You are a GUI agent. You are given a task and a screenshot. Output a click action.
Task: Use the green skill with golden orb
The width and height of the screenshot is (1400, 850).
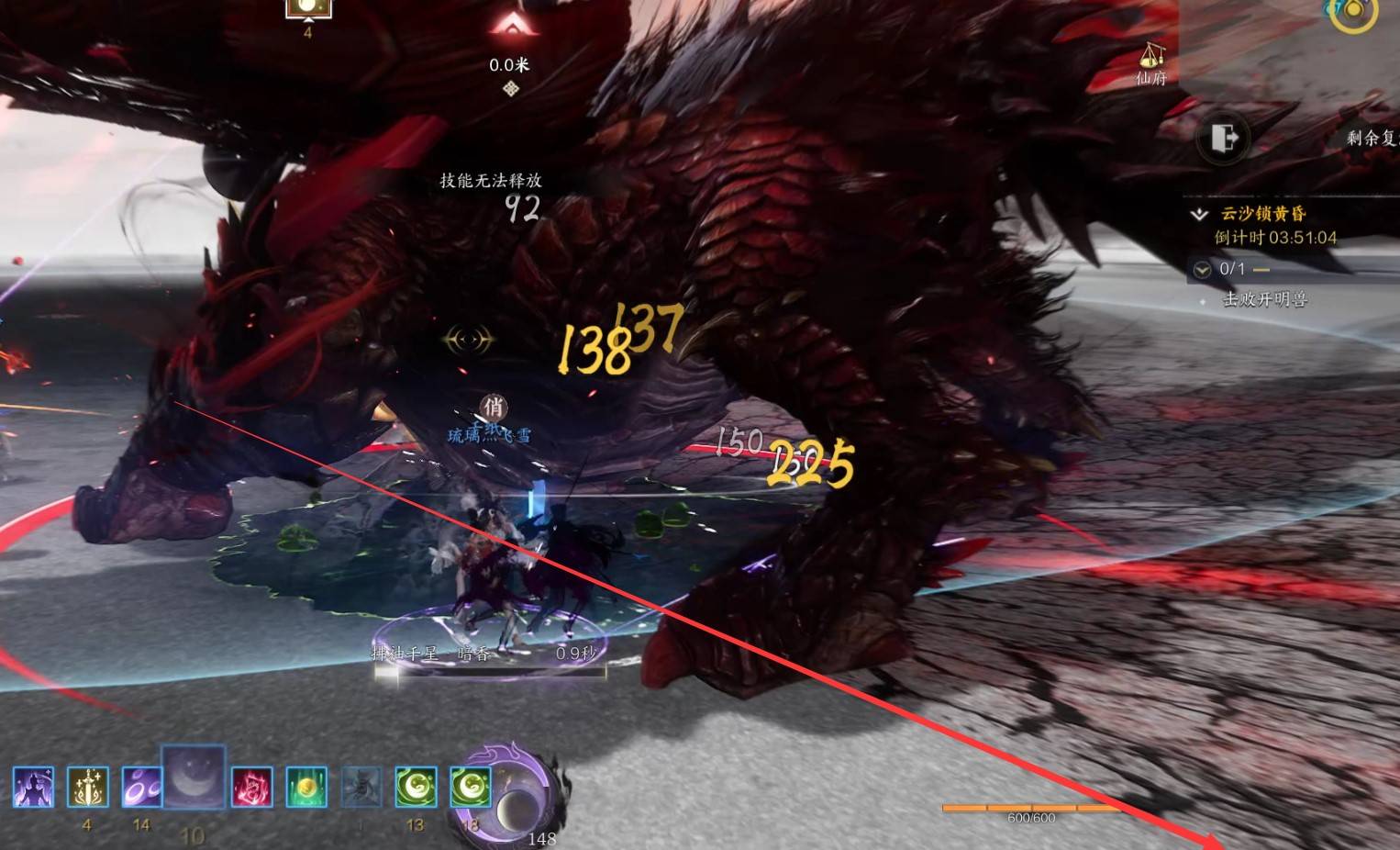306,788
